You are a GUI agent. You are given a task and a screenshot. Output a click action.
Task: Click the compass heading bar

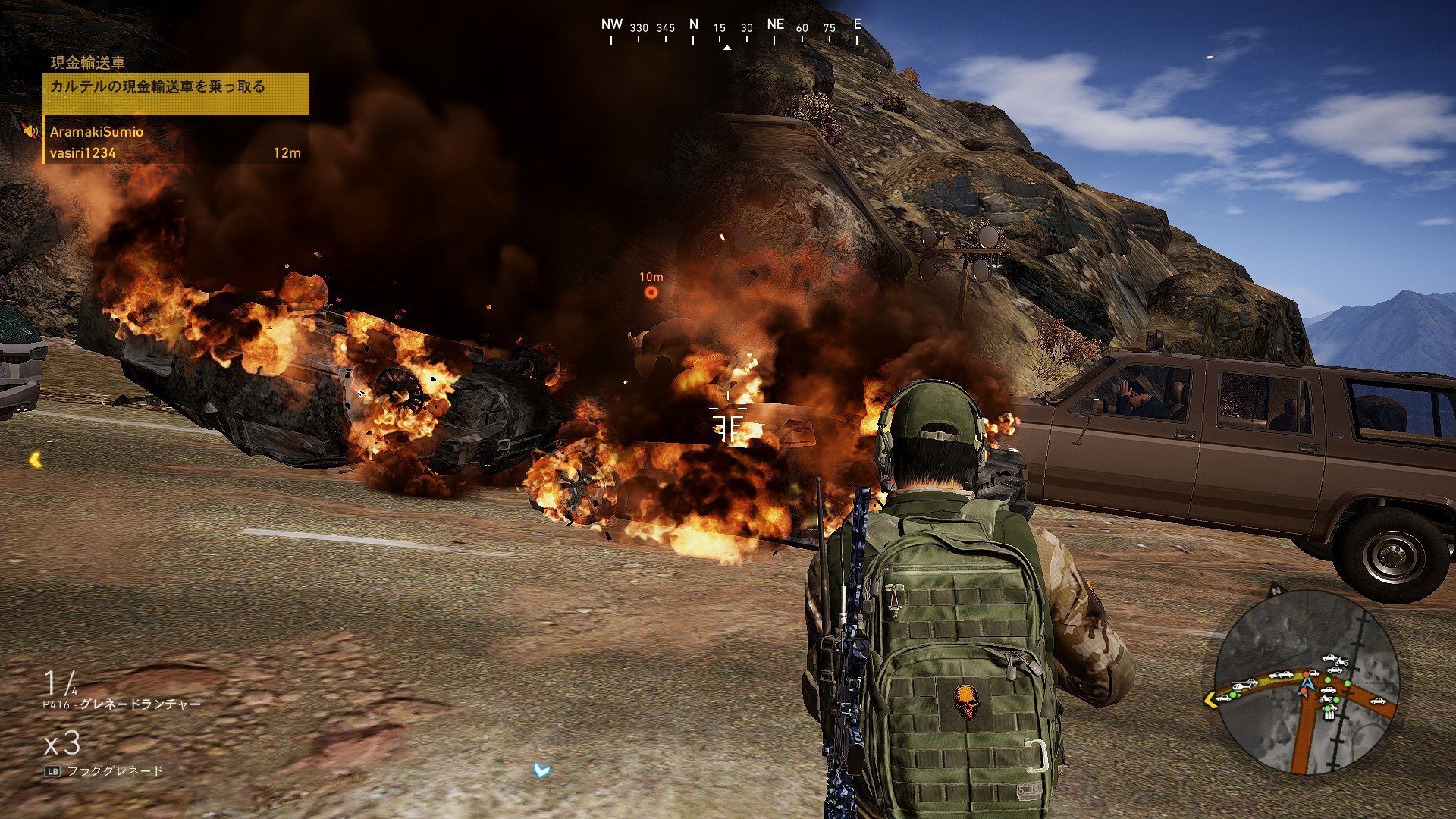733,30
